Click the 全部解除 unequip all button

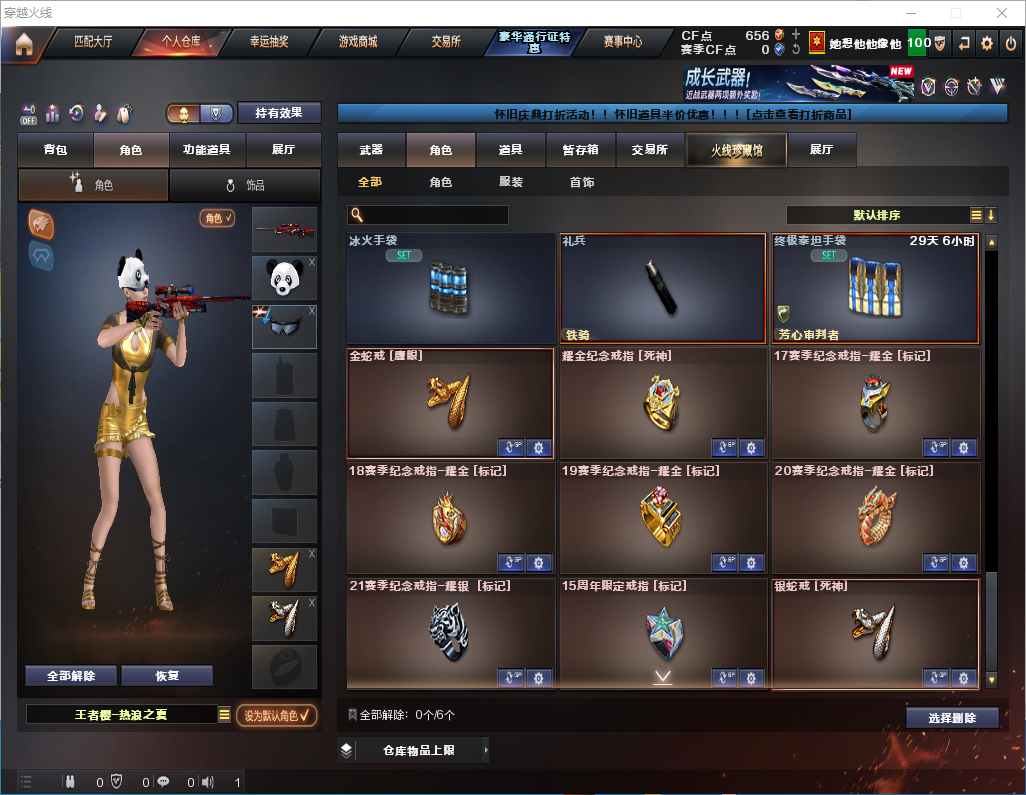[x=71, y=676]
